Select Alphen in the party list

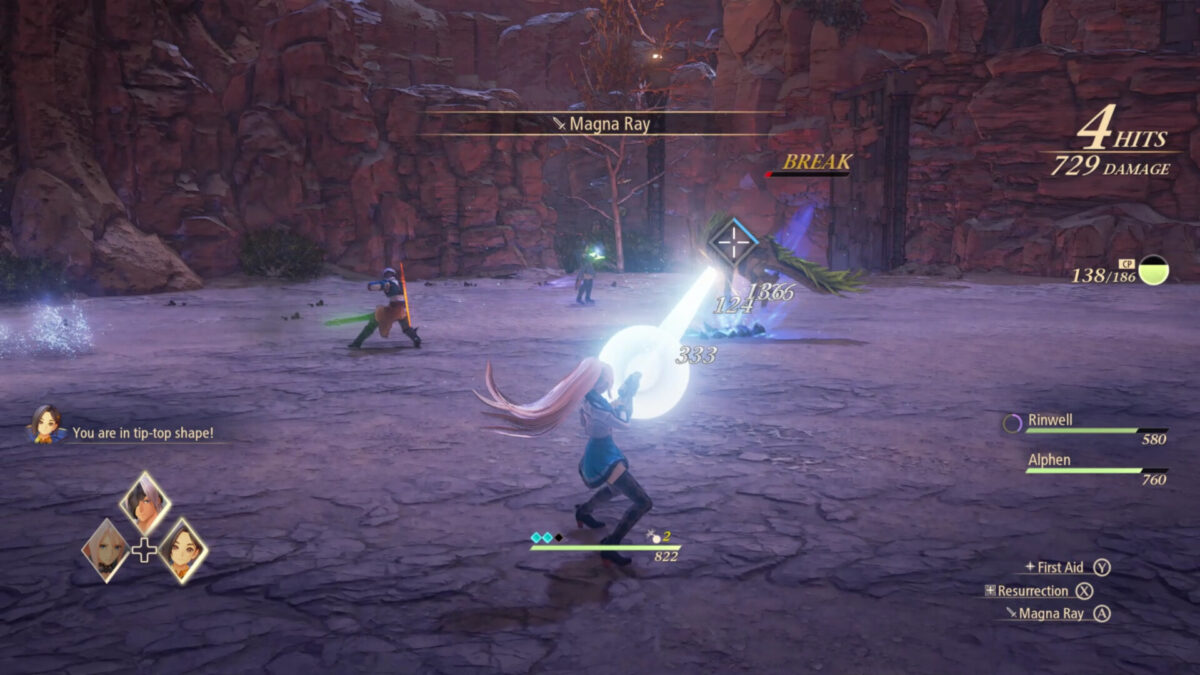coord(1049,460)
